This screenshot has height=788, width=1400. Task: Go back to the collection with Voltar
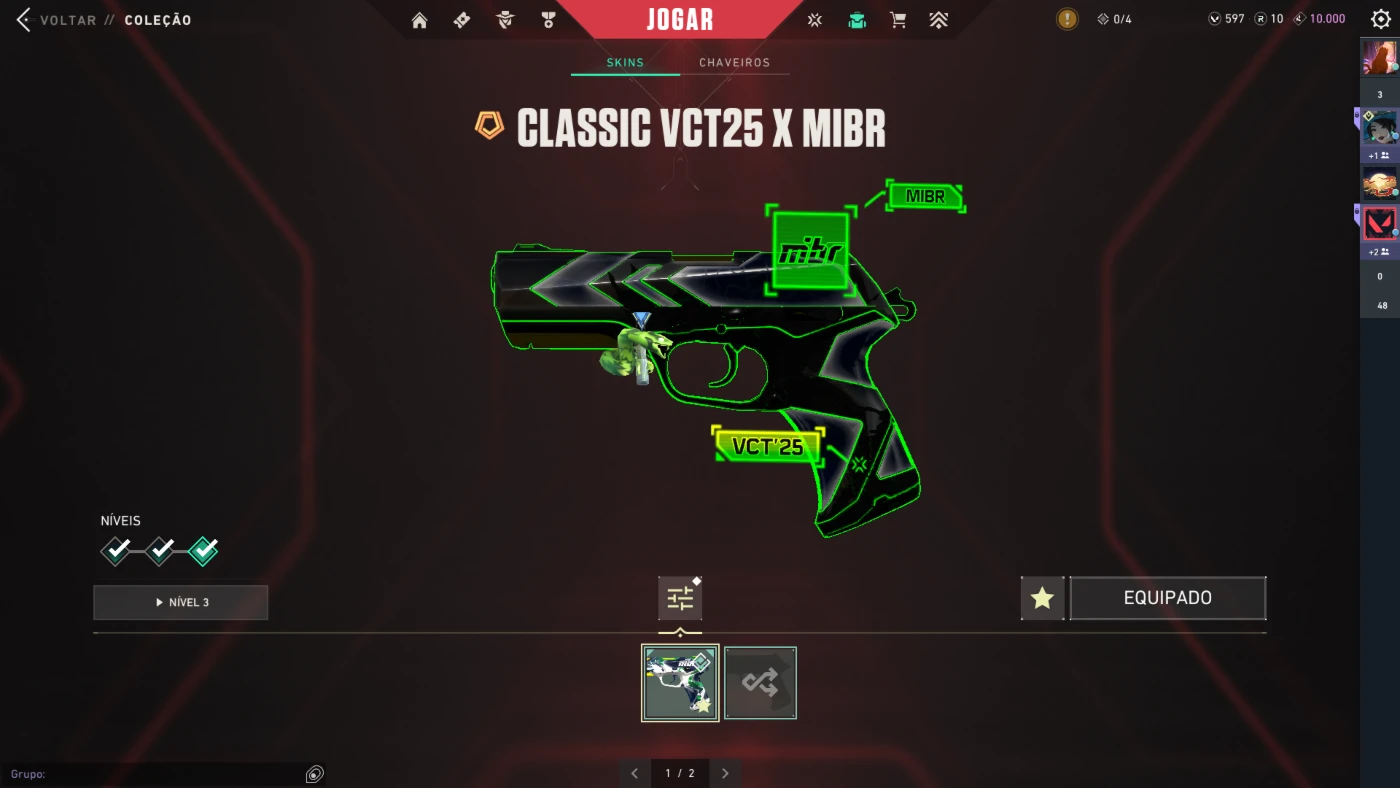(x=58, y=20)
